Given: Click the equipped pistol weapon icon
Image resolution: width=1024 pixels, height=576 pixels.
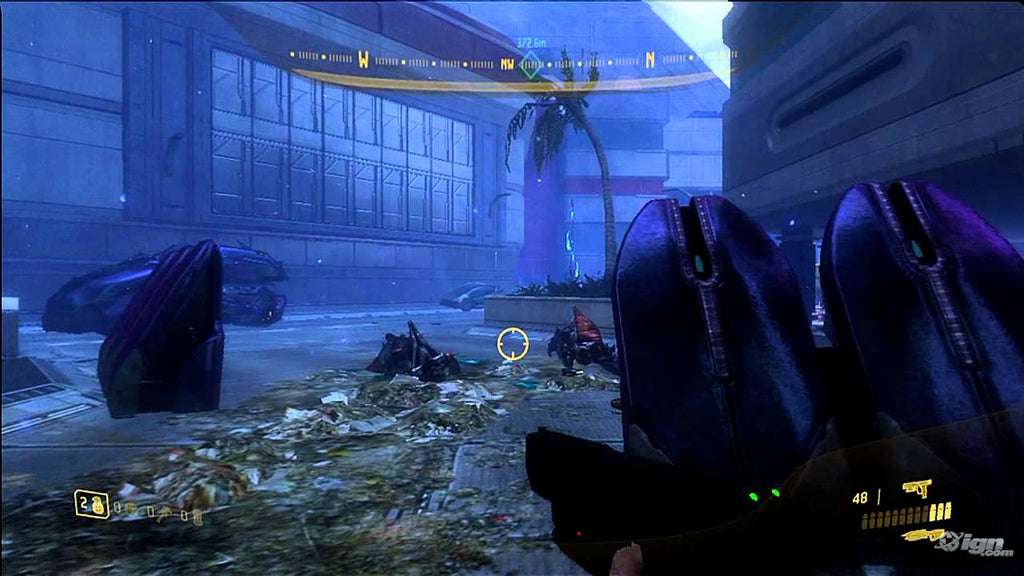Looking at the screenshot, I should click(916, 488).
